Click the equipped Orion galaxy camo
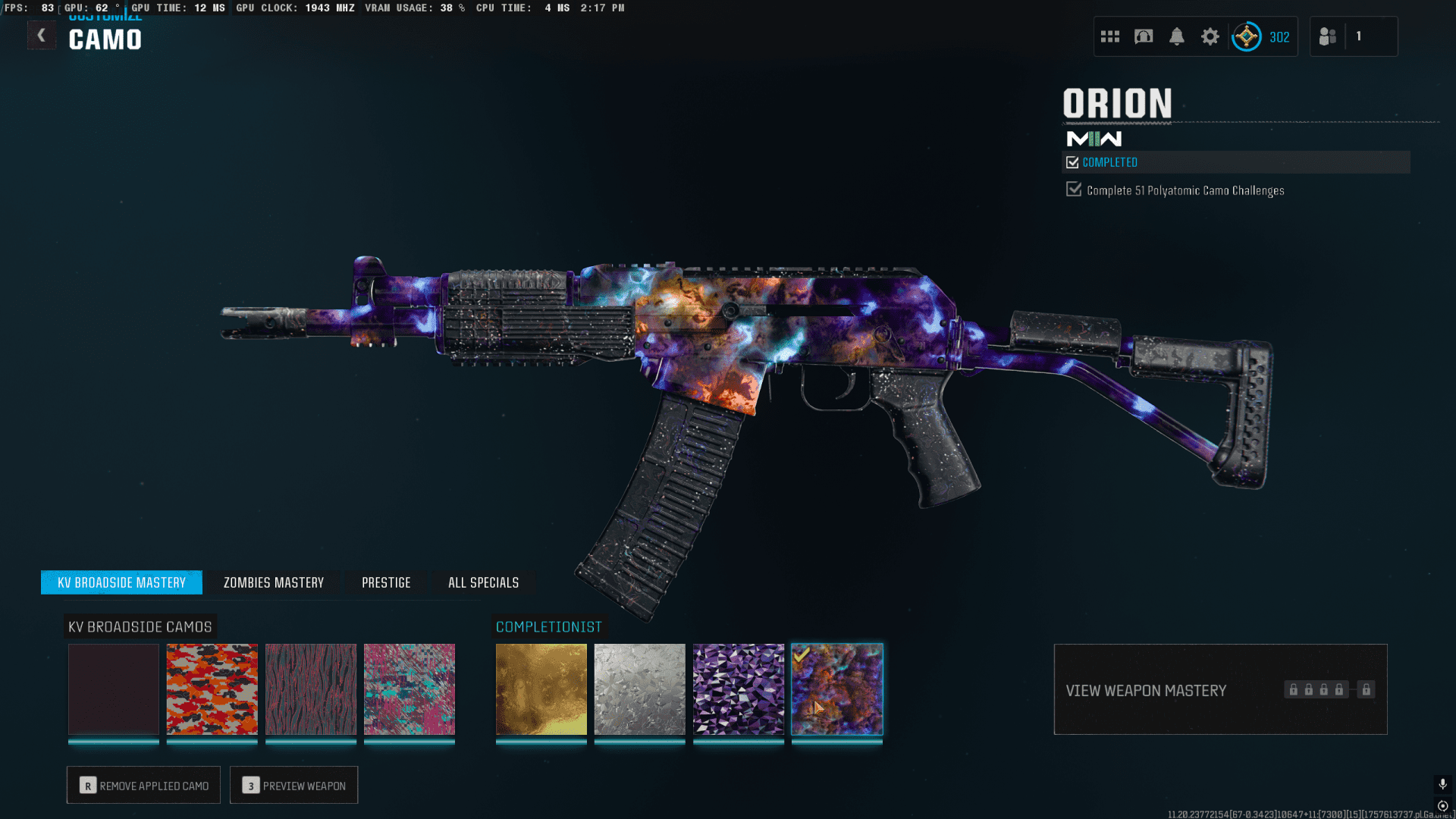This screenshot has width=1456, height=819. (837, 689)
